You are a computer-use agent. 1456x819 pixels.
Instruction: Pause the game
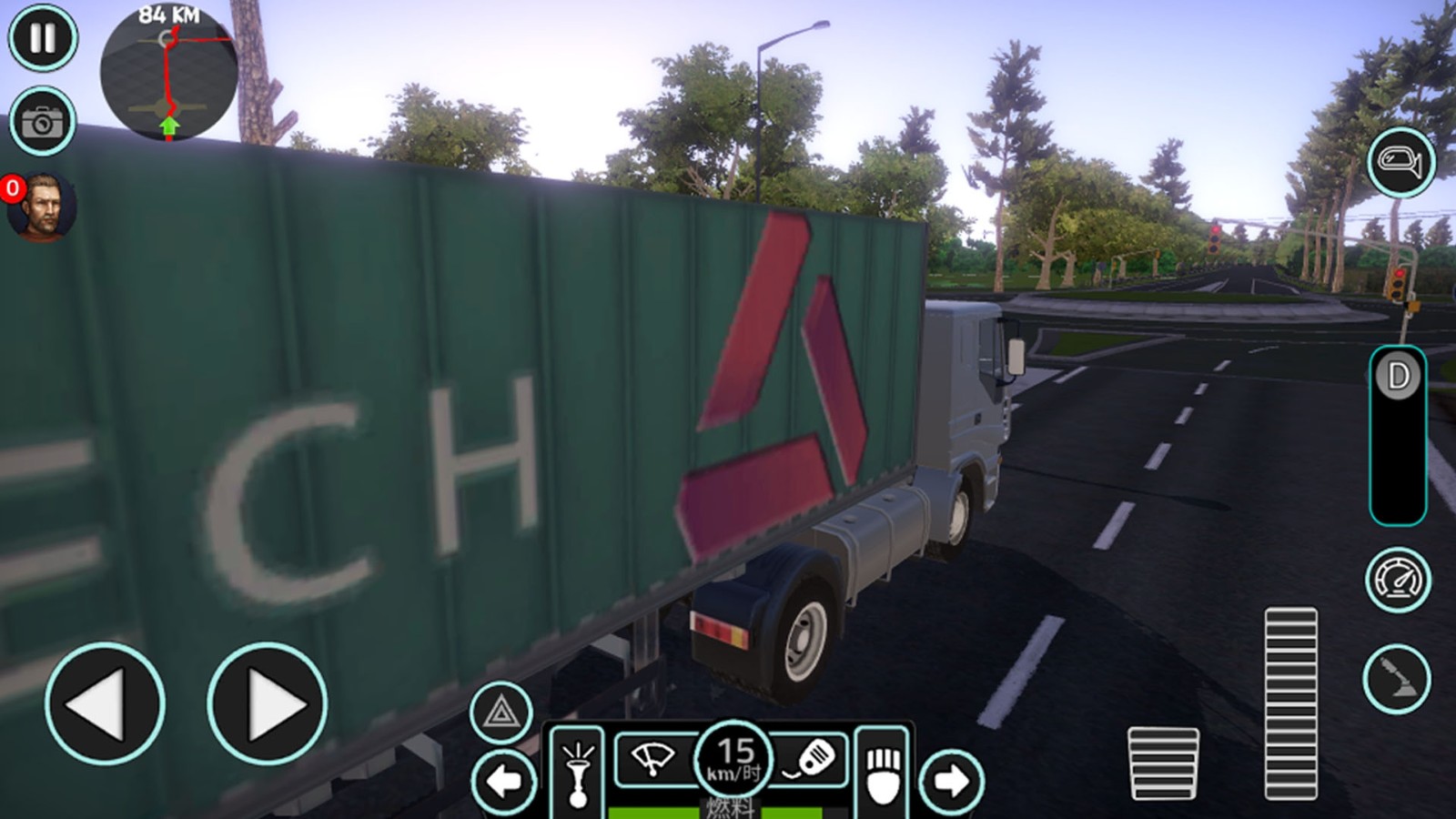point(43,38)
